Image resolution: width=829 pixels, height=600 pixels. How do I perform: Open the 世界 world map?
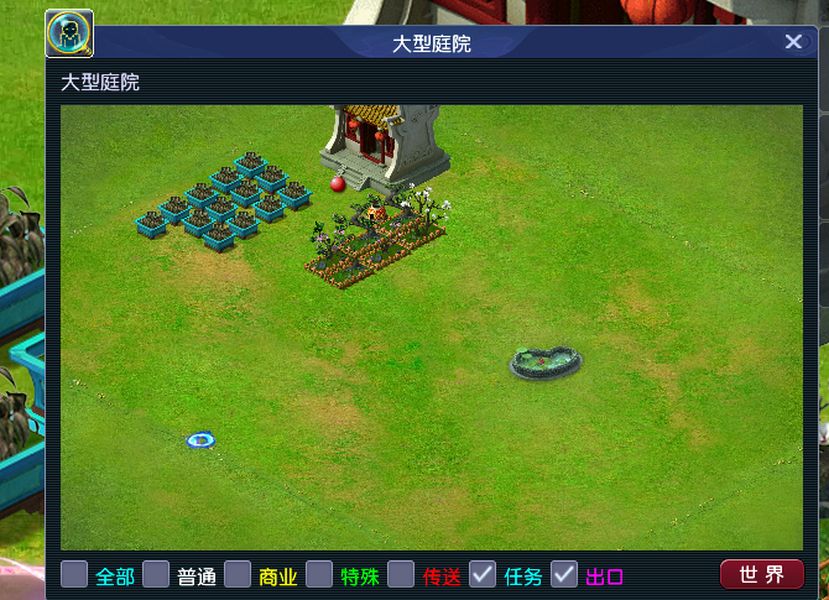761,574
